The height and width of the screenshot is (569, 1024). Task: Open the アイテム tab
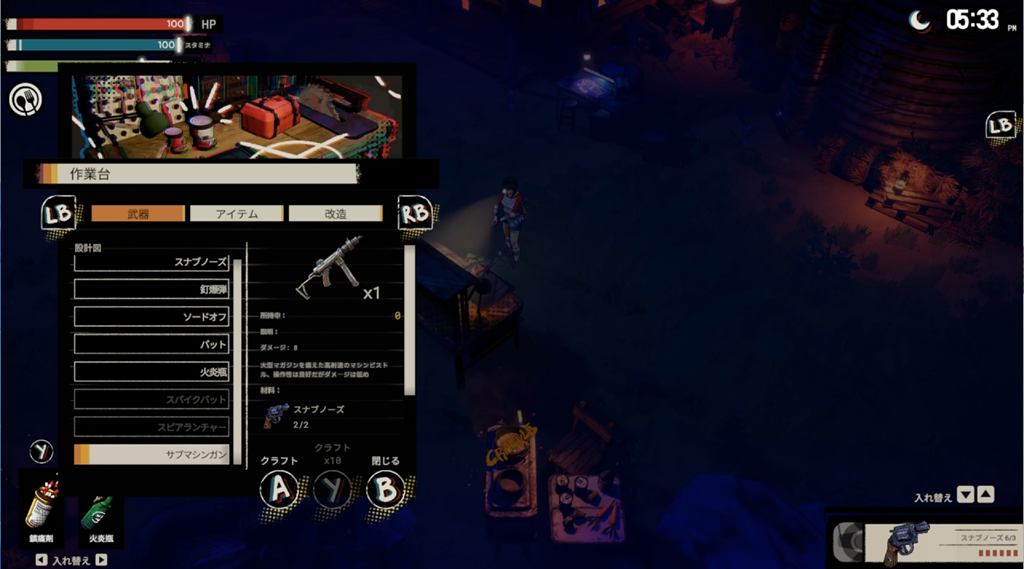(237, 213)
